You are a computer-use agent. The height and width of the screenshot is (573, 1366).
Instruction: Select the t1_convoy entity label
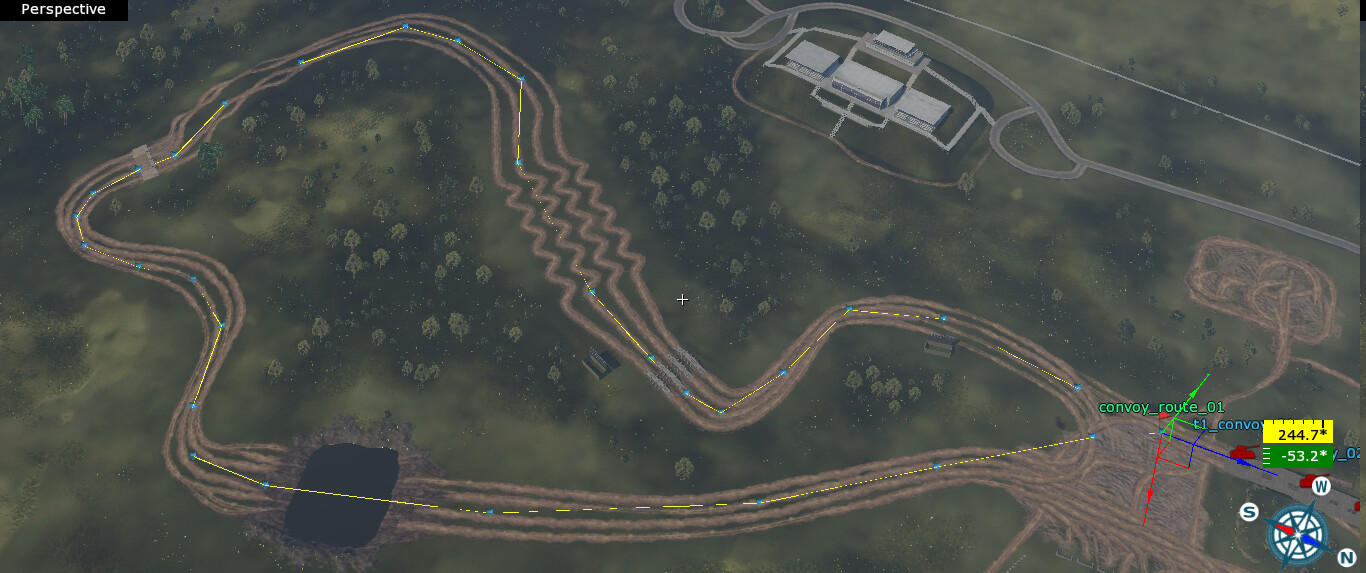click(x=1227, y=424)
